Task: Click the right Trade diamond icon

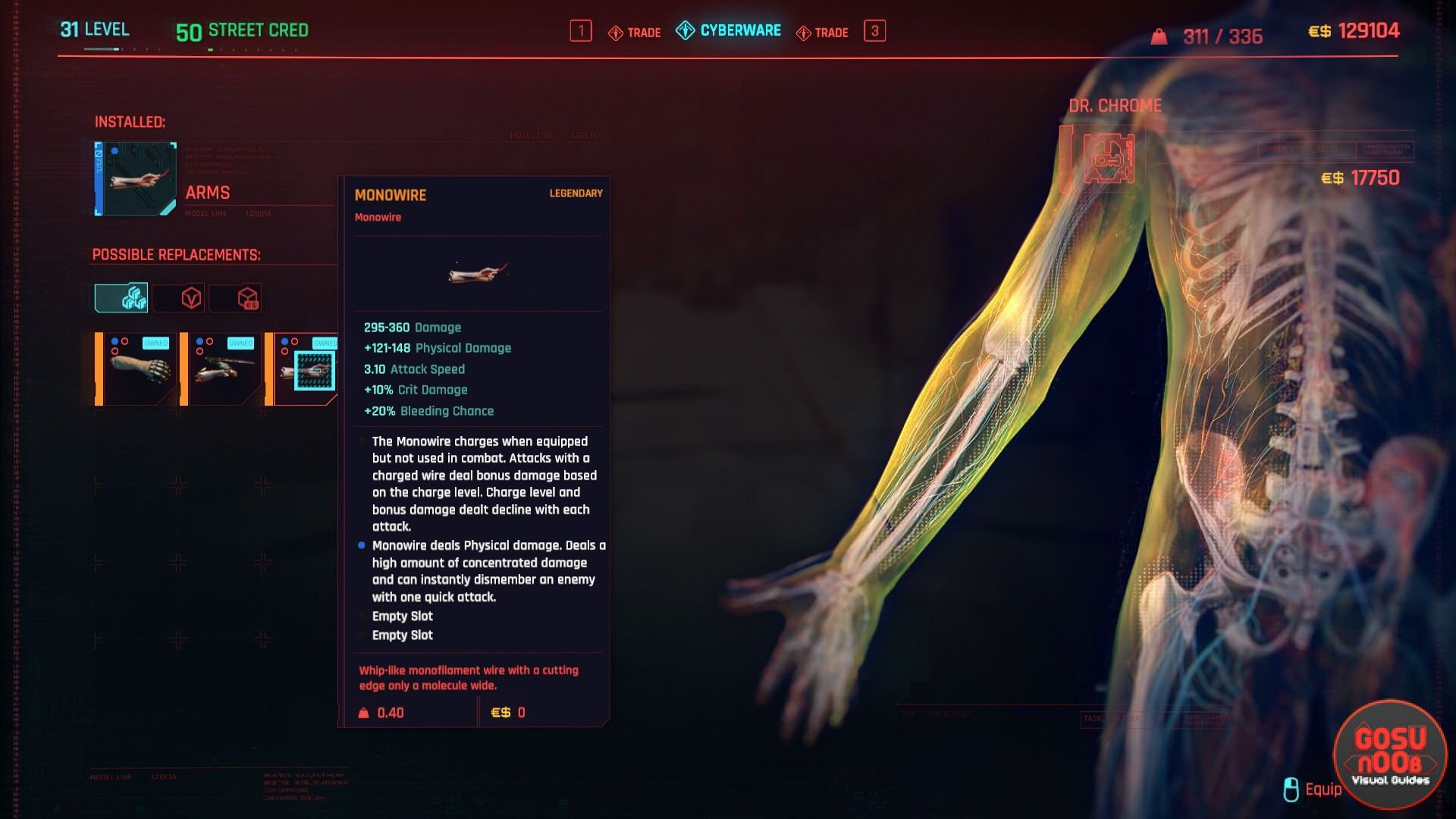Action: [804, 32]
